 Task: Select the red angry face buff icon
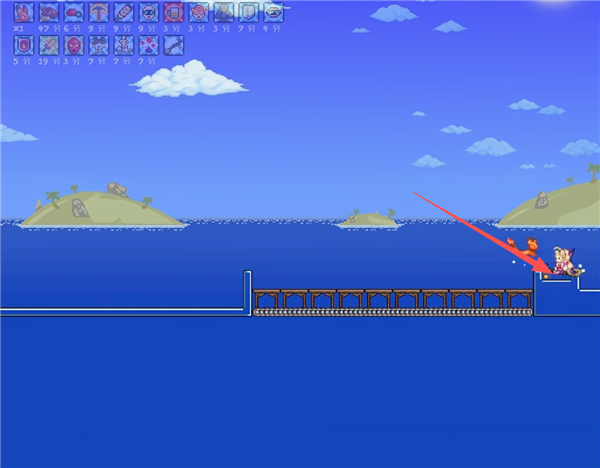74,45
